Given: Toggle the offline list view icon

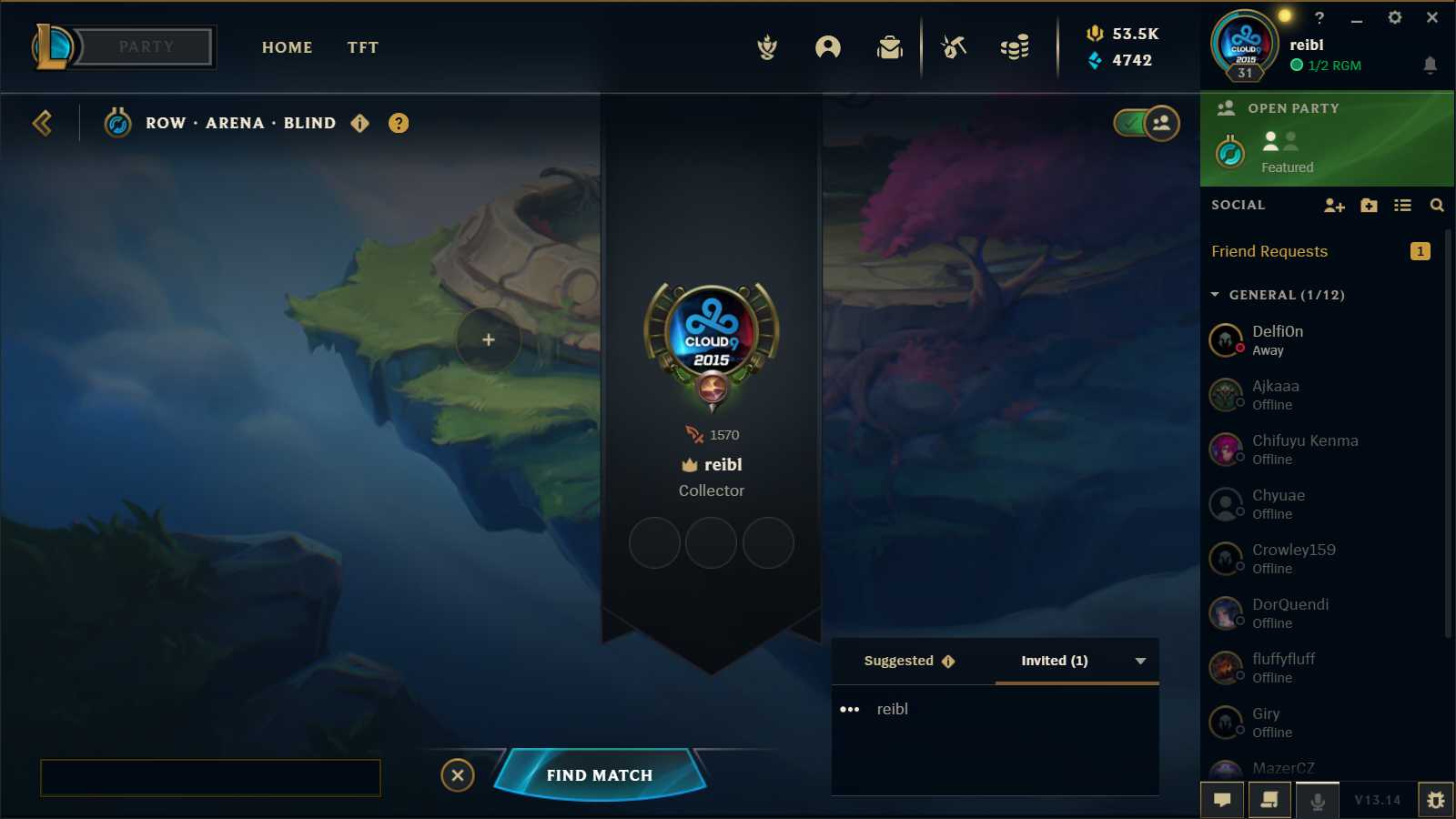Looking at the screenshot, I should point(1402,206).
